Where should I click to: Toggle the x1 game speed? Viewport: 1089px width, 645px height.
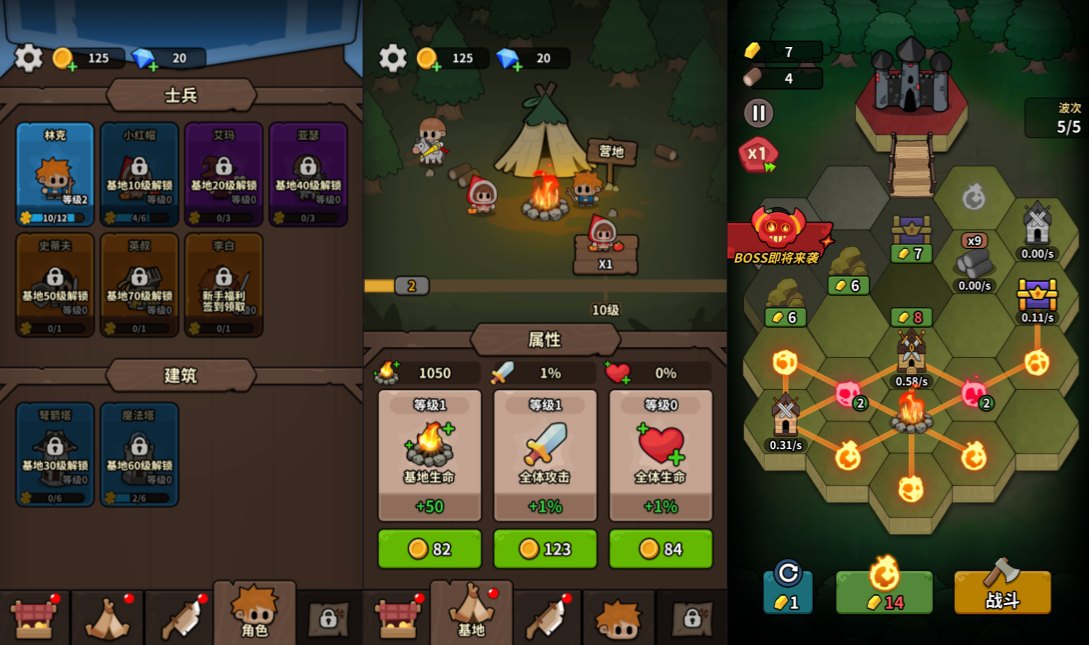click(758, 154)
